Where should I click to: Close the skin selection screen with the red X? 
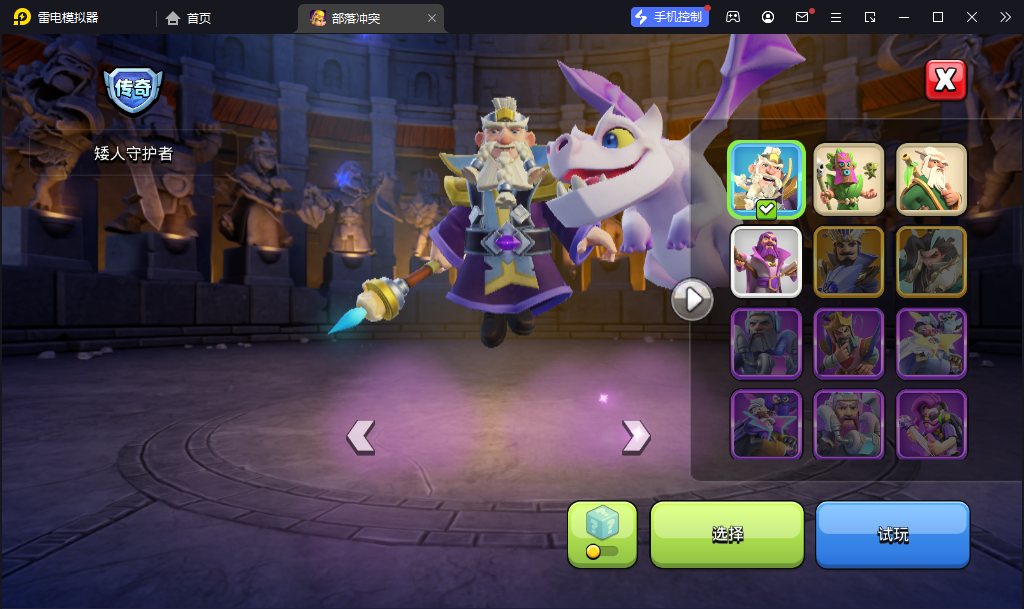tap(945, 80)
